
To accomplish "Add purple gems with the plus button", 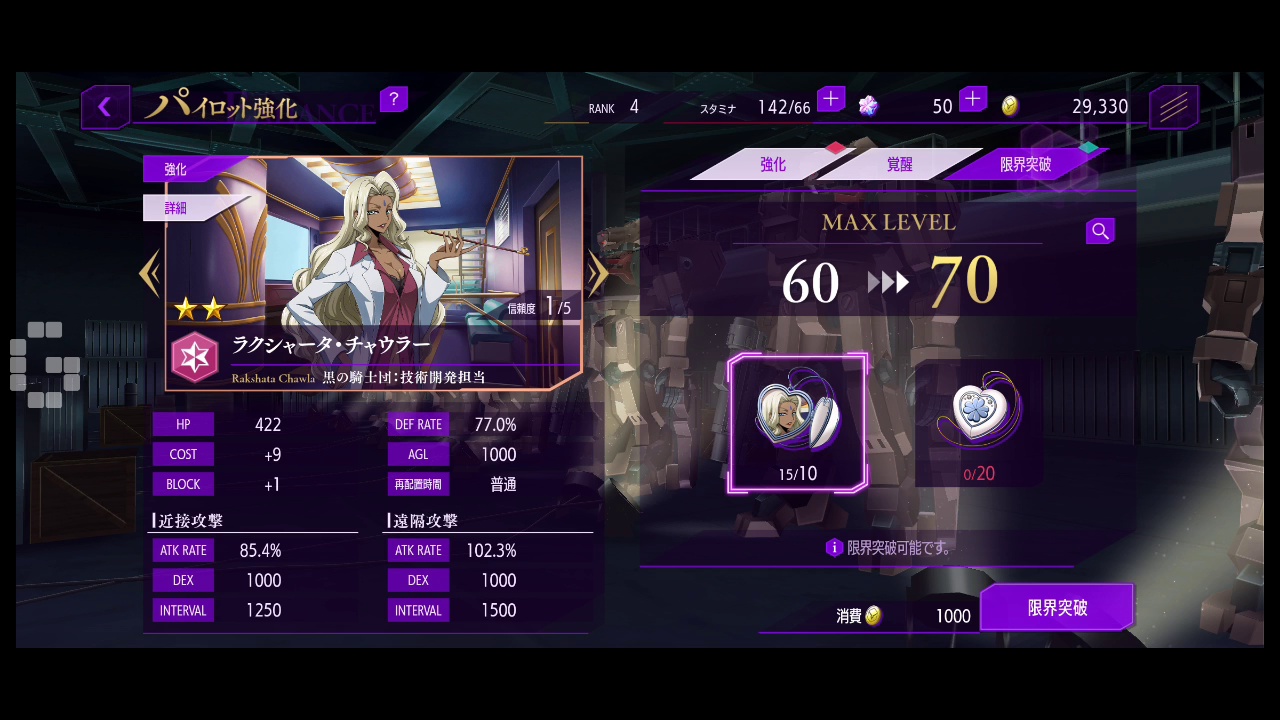I will click(x=973, y=99).
